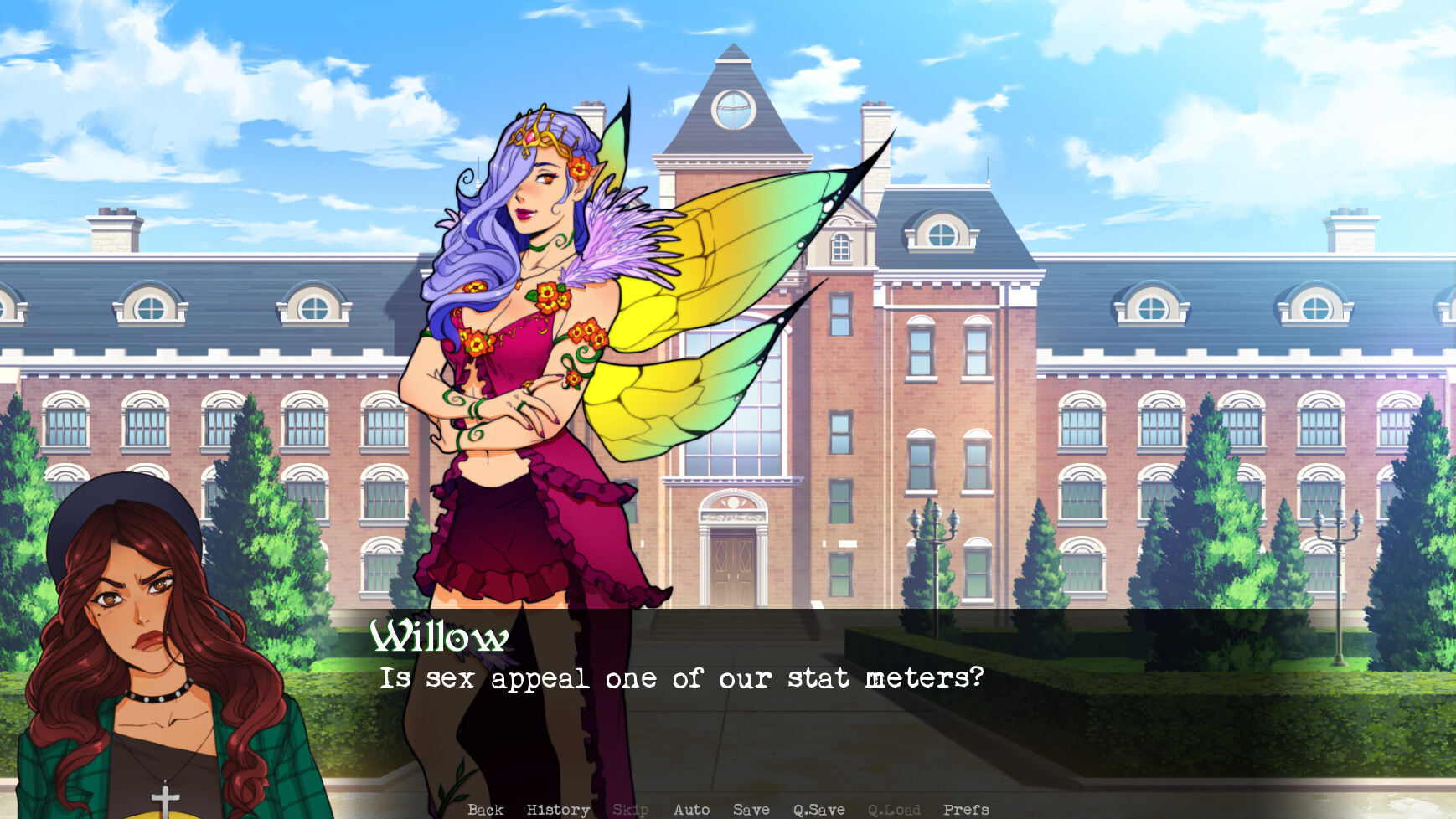Click the Back button to rewind dialogue
The image size is (1456, 819).
pos(487,809)
